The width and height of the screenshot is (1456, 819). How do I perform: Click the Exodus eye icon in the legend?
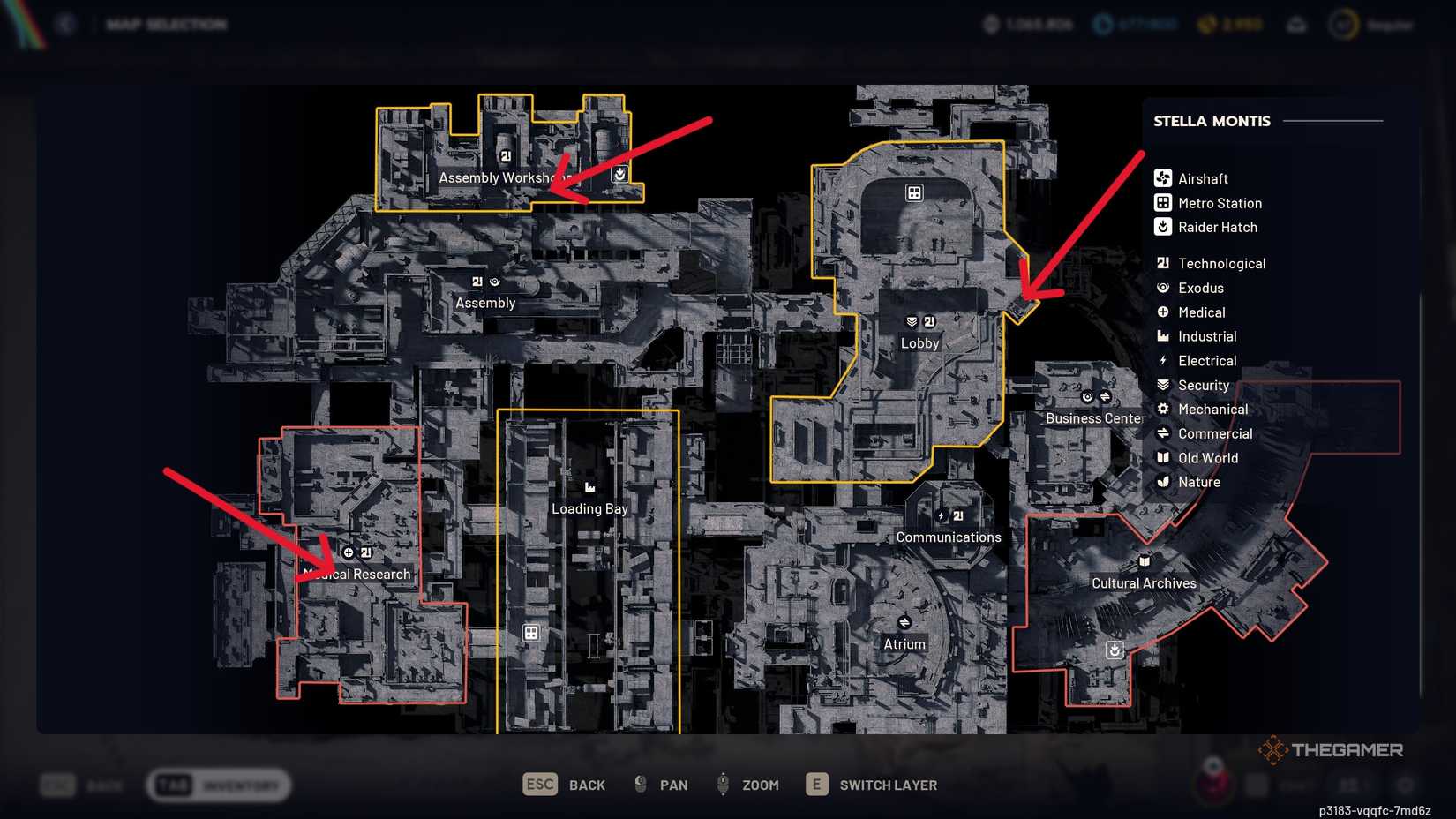coord(1163,287)
